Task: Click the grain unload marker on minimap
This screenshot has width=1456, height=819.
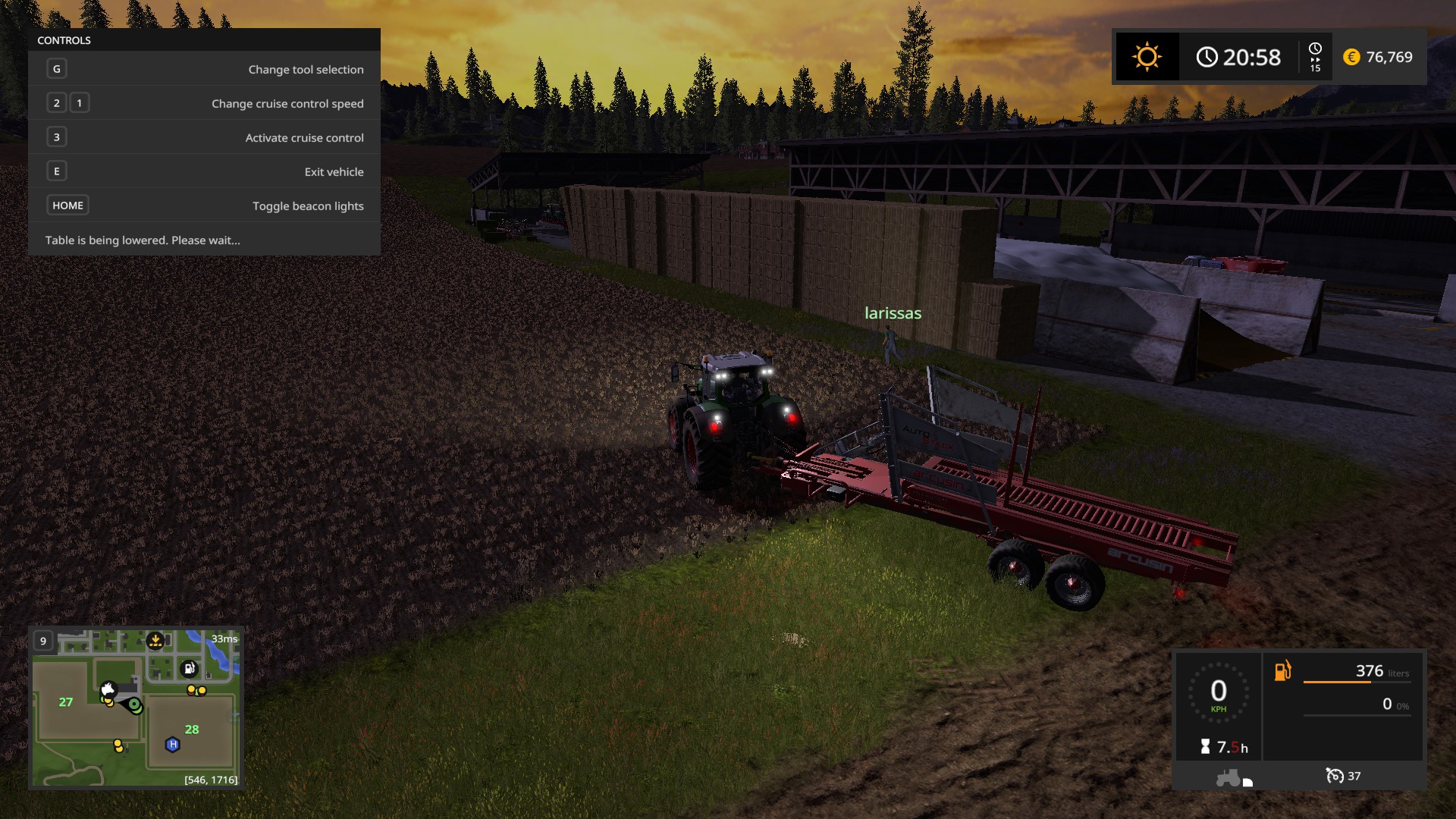Action: click(x=155, y=640)
